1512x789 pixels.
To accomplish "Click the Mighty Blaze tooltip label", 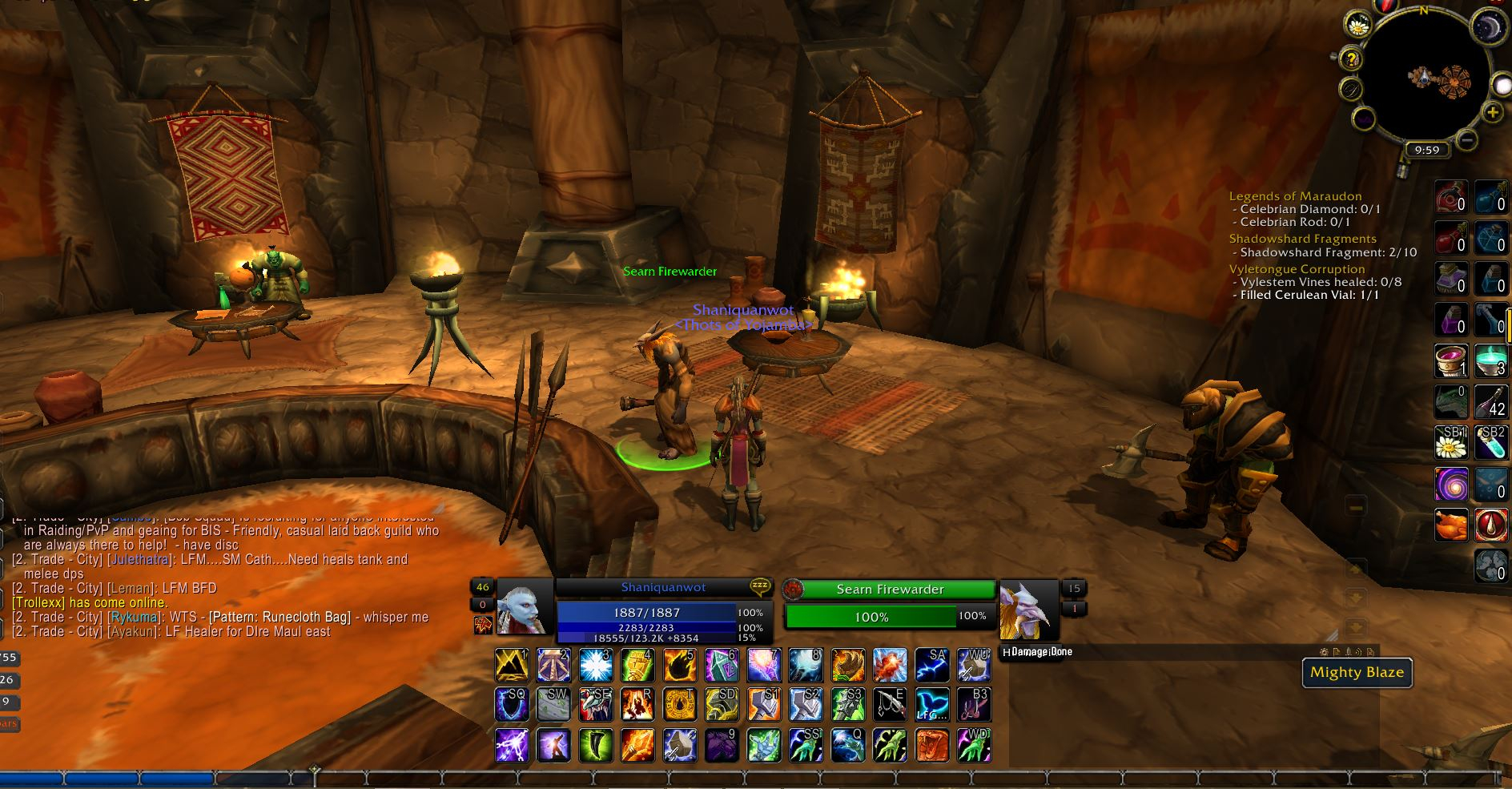I will pyautogui.click(x=1357, y=673).
